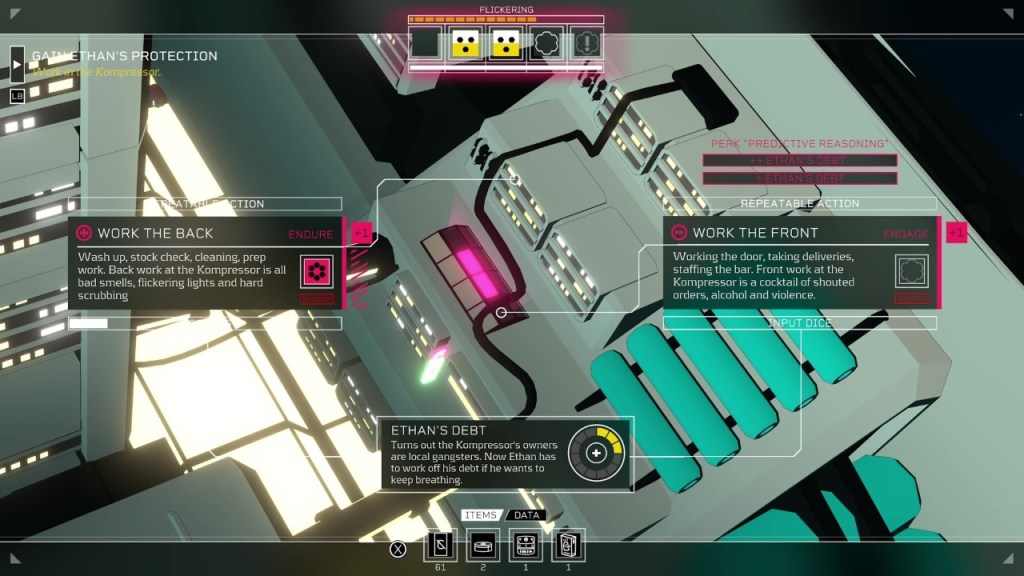Screen dimensions: 1024x576
Task: Select the electronic device item slot
Action: click(526, 545)
